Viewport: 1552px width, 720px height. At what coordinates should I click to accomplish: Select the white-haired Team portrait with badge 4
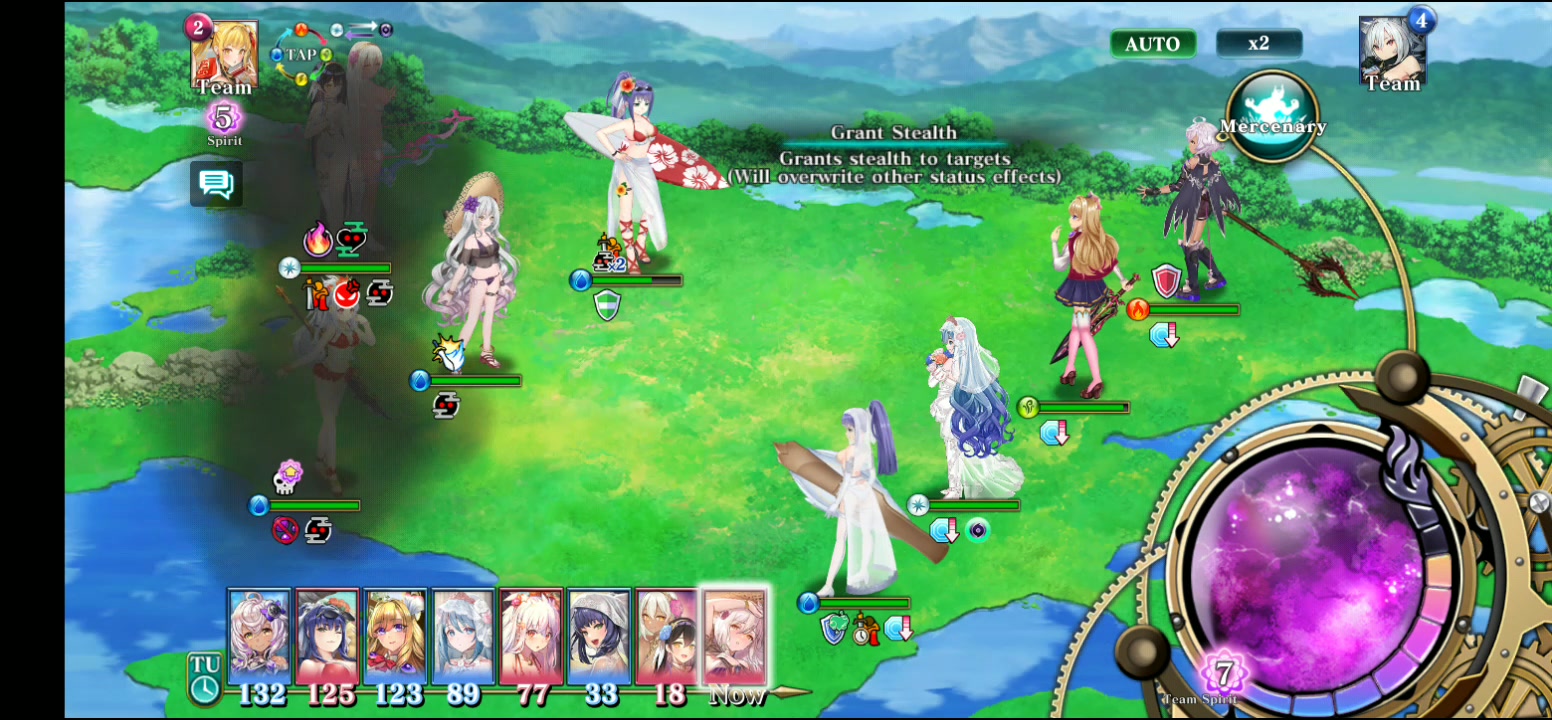tap(1392, 50)
